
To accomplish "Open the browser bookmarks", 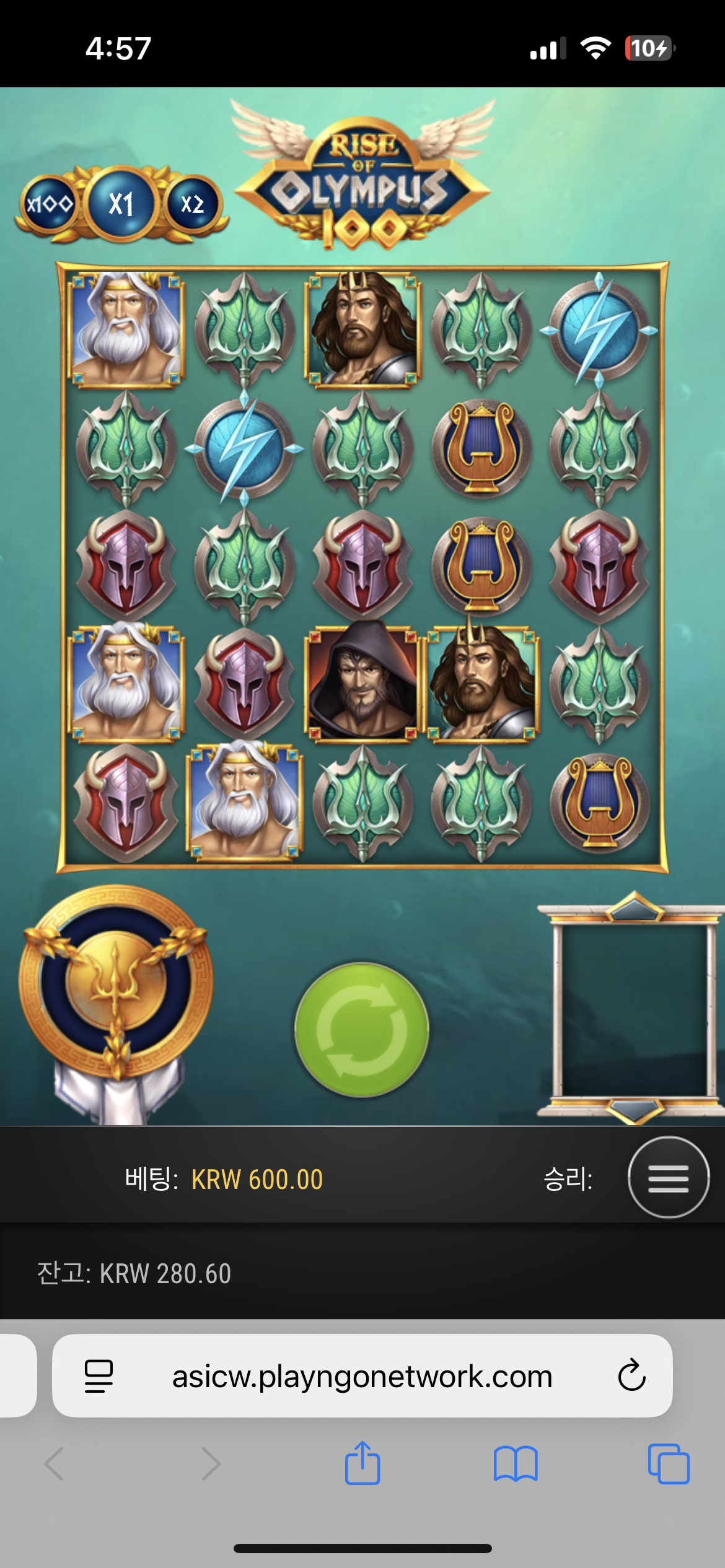I will pos(516,1463).
